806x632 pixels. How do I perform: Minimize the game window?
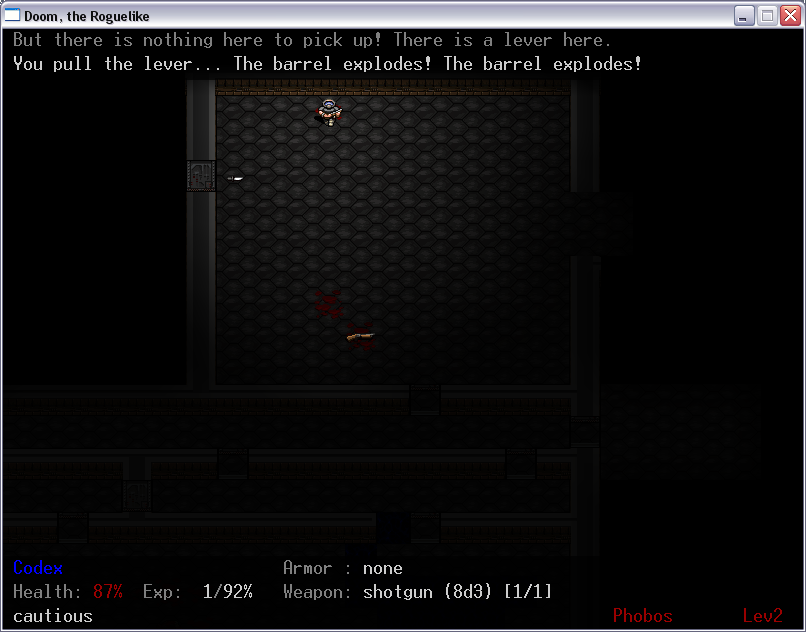pyautogui.click(x=744, y=15)
